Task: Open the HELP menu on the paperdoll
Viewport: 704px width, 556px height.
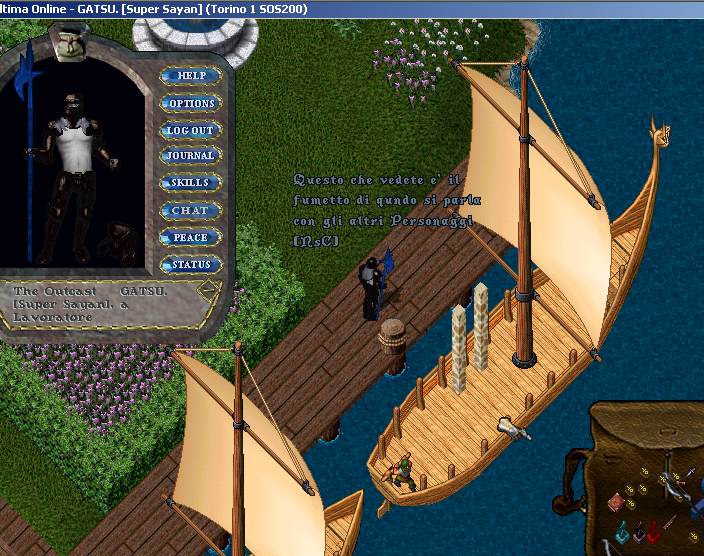Action: coord(191,76)
